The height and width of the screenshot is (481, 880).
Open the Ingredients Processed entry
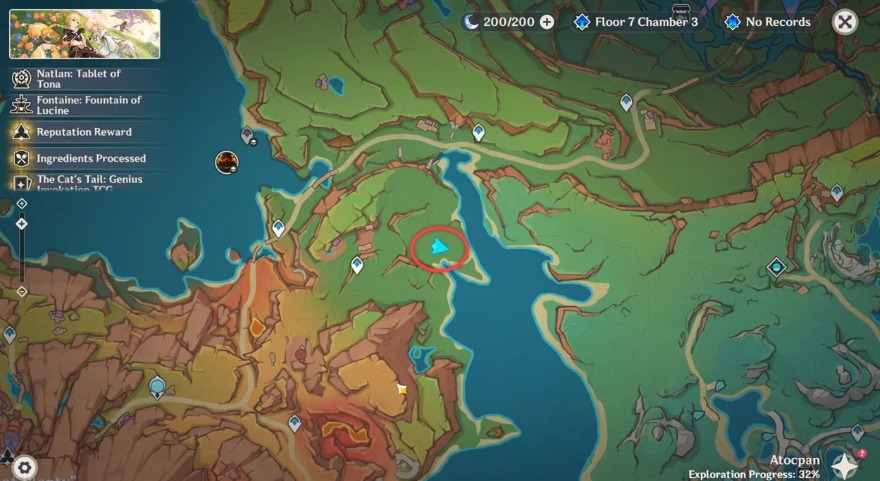90,158
